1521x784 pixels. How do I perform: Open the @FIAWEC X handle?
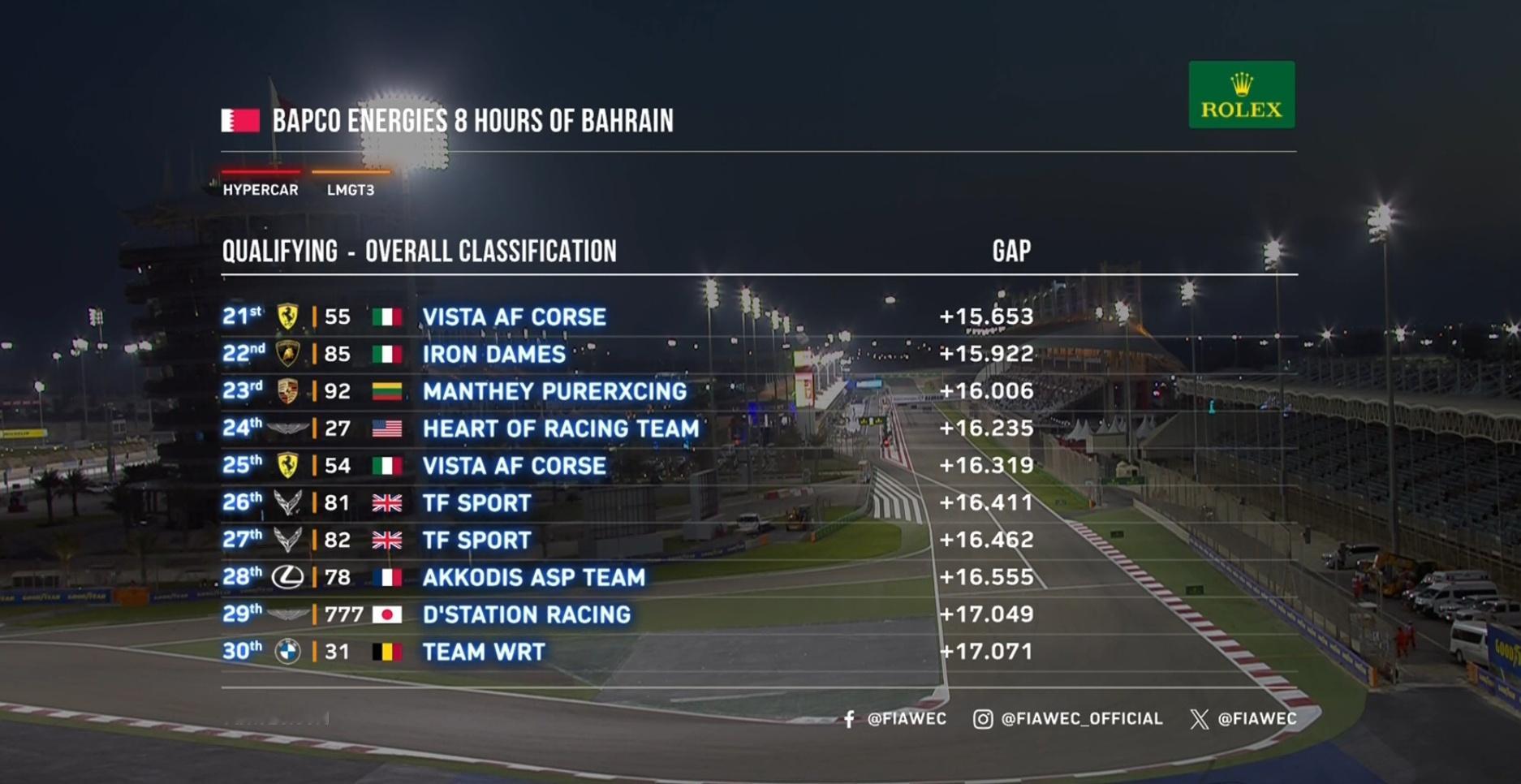point(1243,719)
